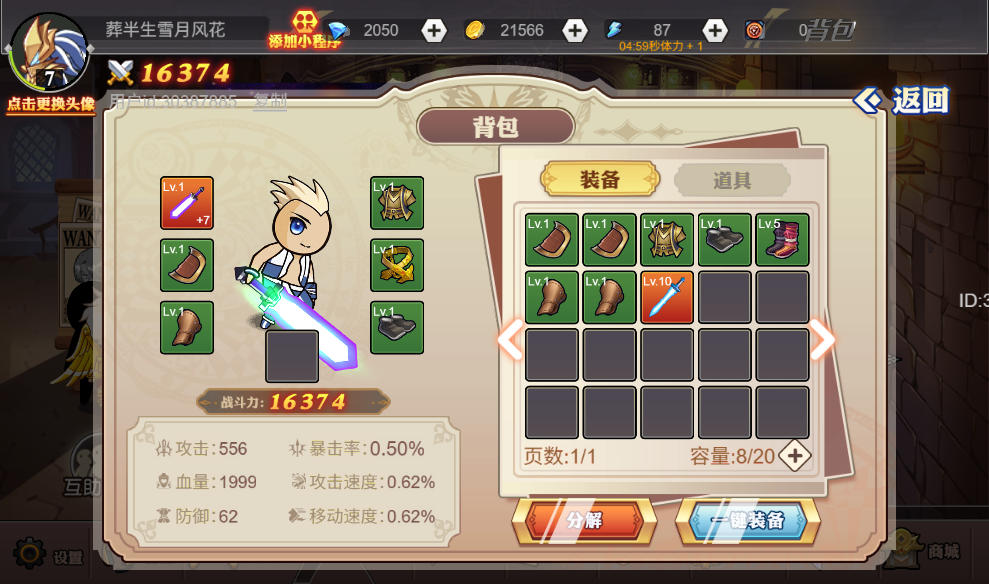Pick the Lv.1 vest armor in backpack
The width and height of the screenshot is (989, 584).
coord(667,240)
